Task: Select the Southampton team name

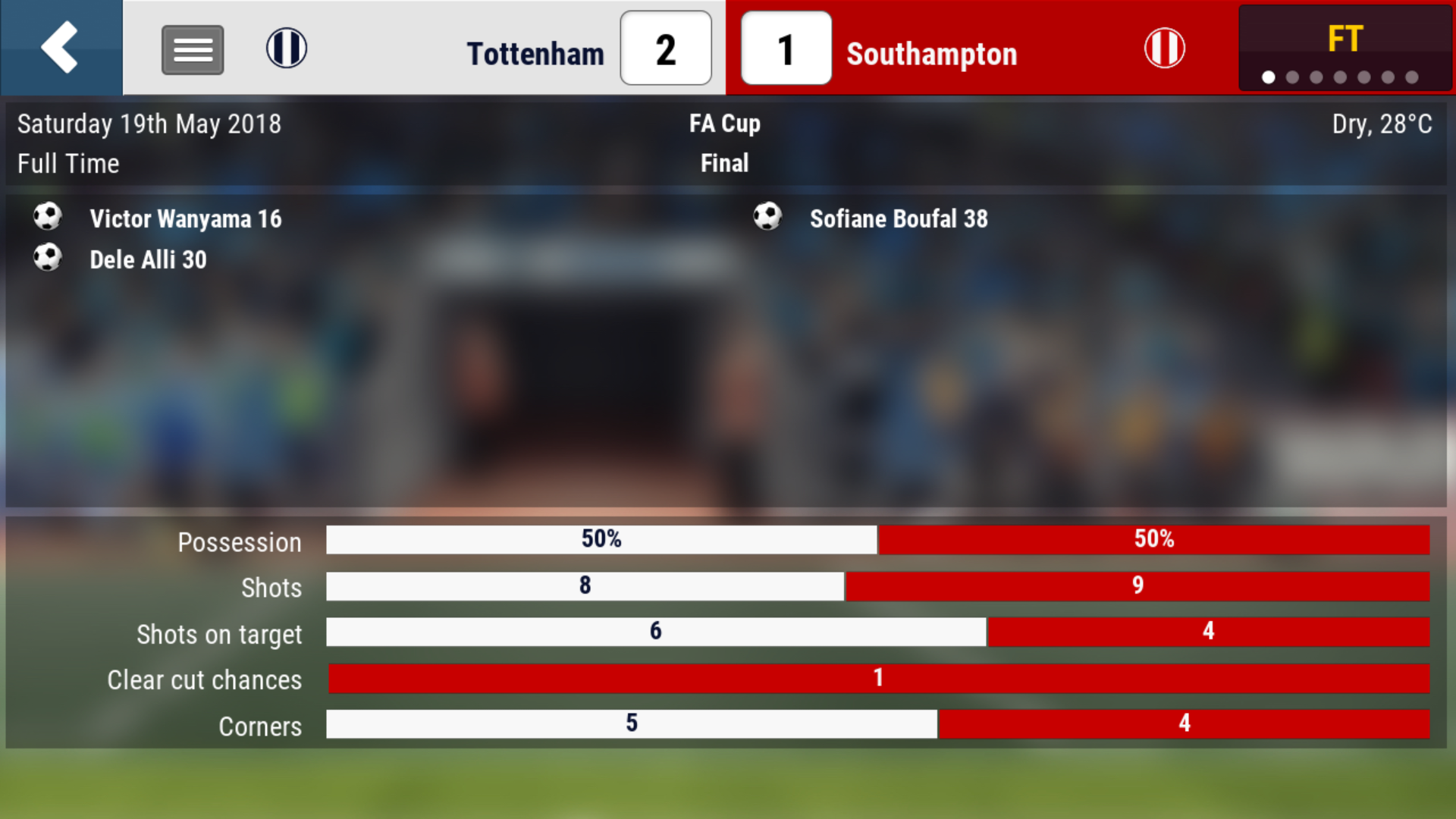Action: pos(931,54)
